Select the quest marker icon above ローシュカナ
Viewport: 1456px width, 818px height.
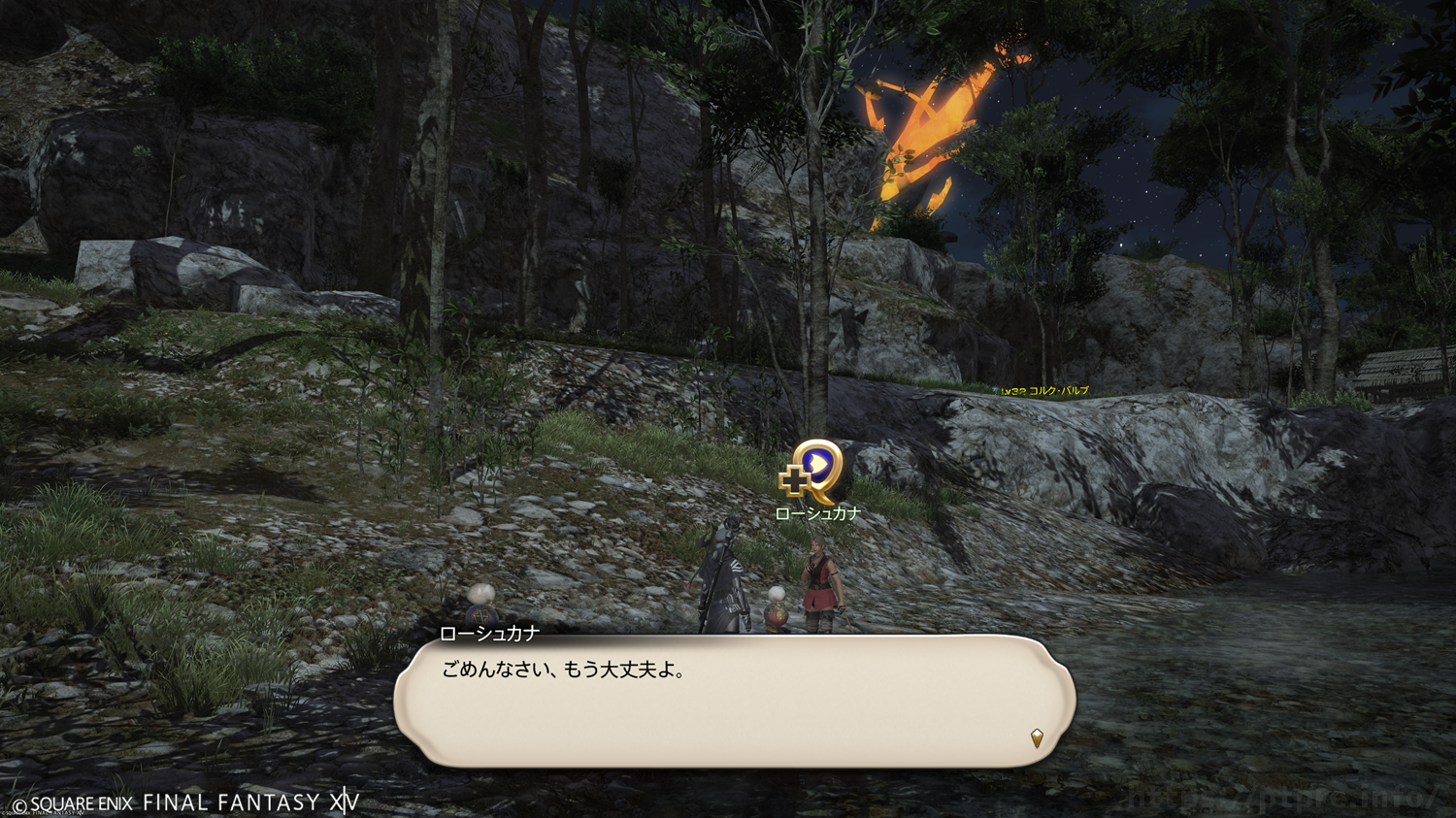click(x=812, y=471)
